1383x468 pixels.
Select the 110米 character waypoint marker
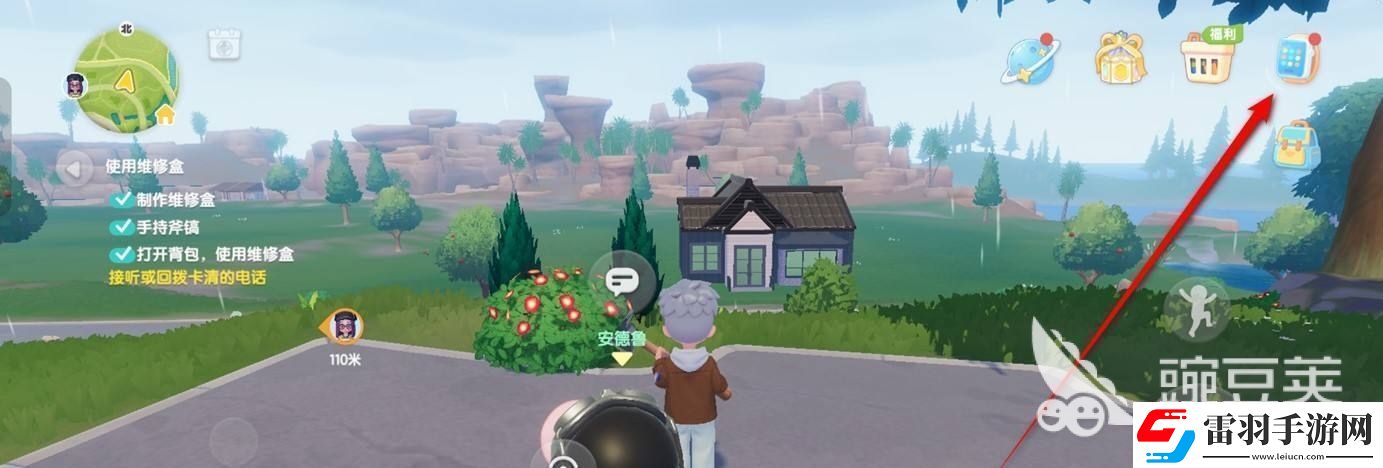point(346,325)
